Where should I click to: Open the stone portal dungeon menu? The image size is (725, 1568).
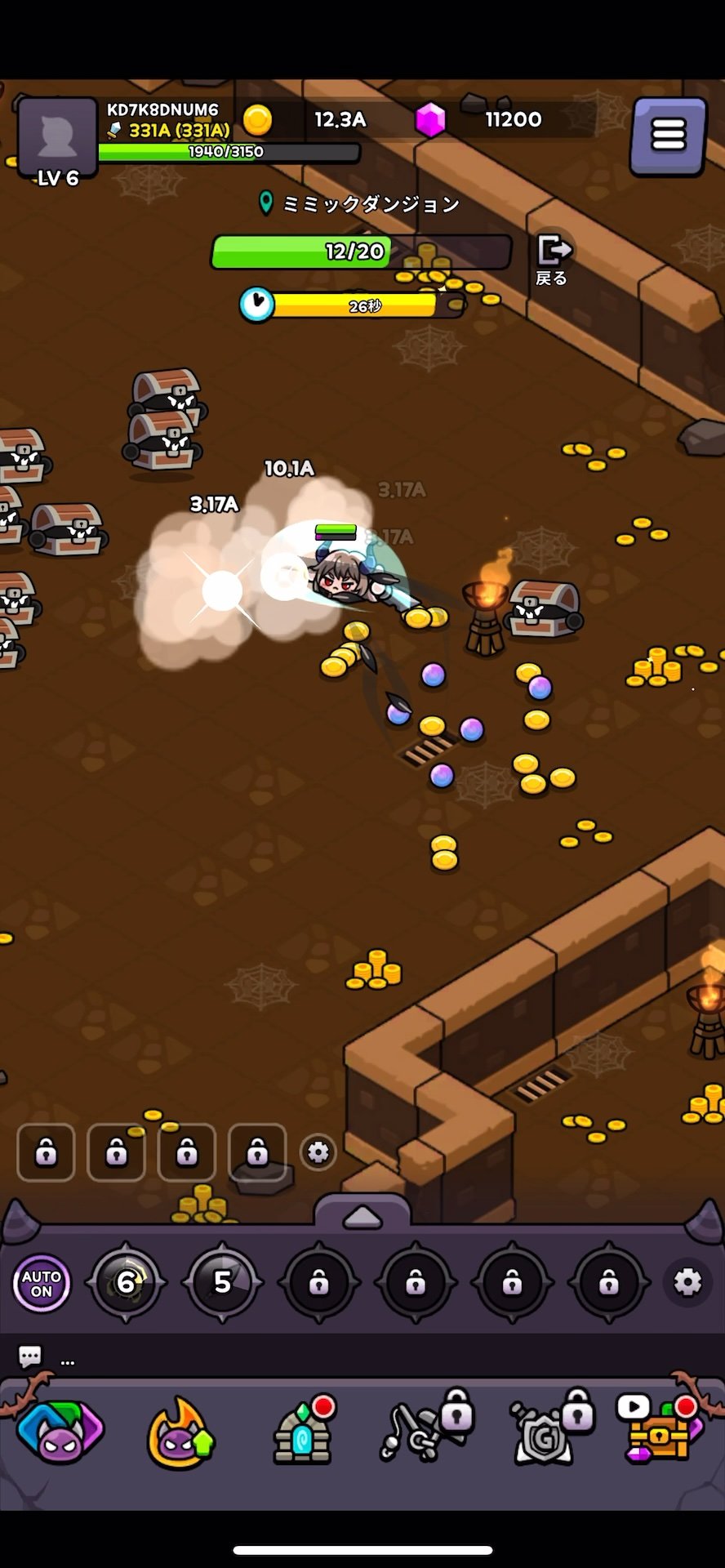point(302,1433)
